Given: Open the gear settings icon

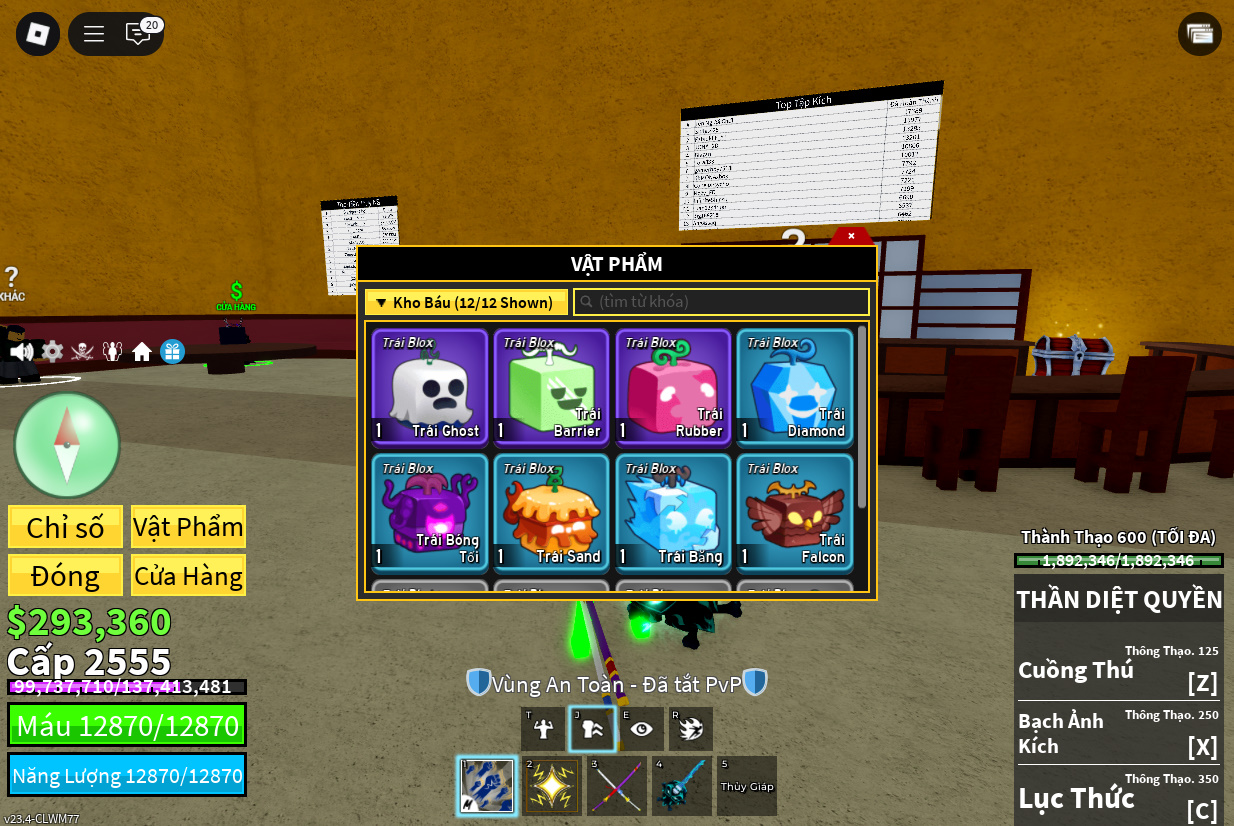Looking at the screenshot, I should coord(52,352).
